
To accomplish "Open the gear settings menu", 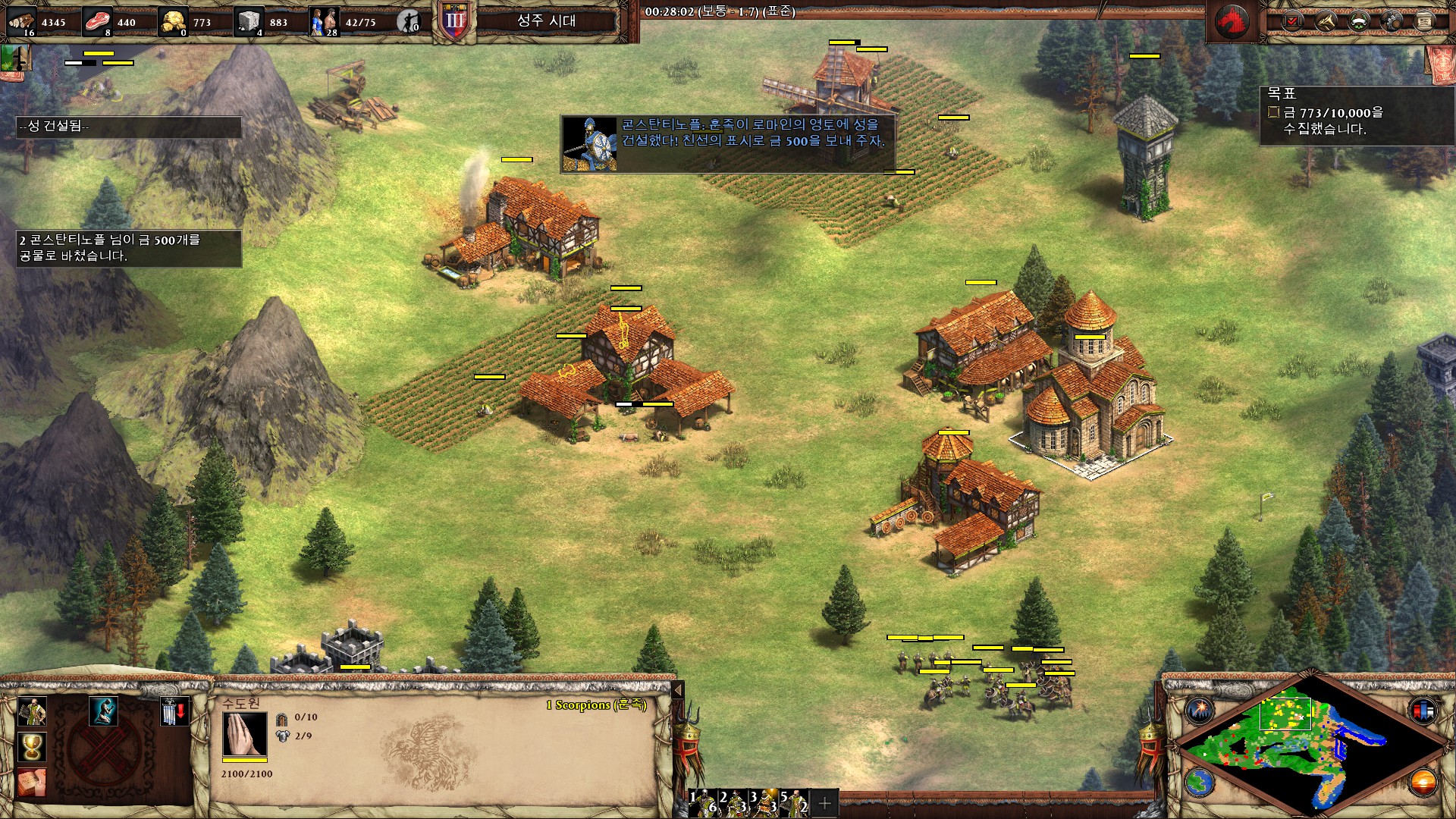I will pos(1392,21).
